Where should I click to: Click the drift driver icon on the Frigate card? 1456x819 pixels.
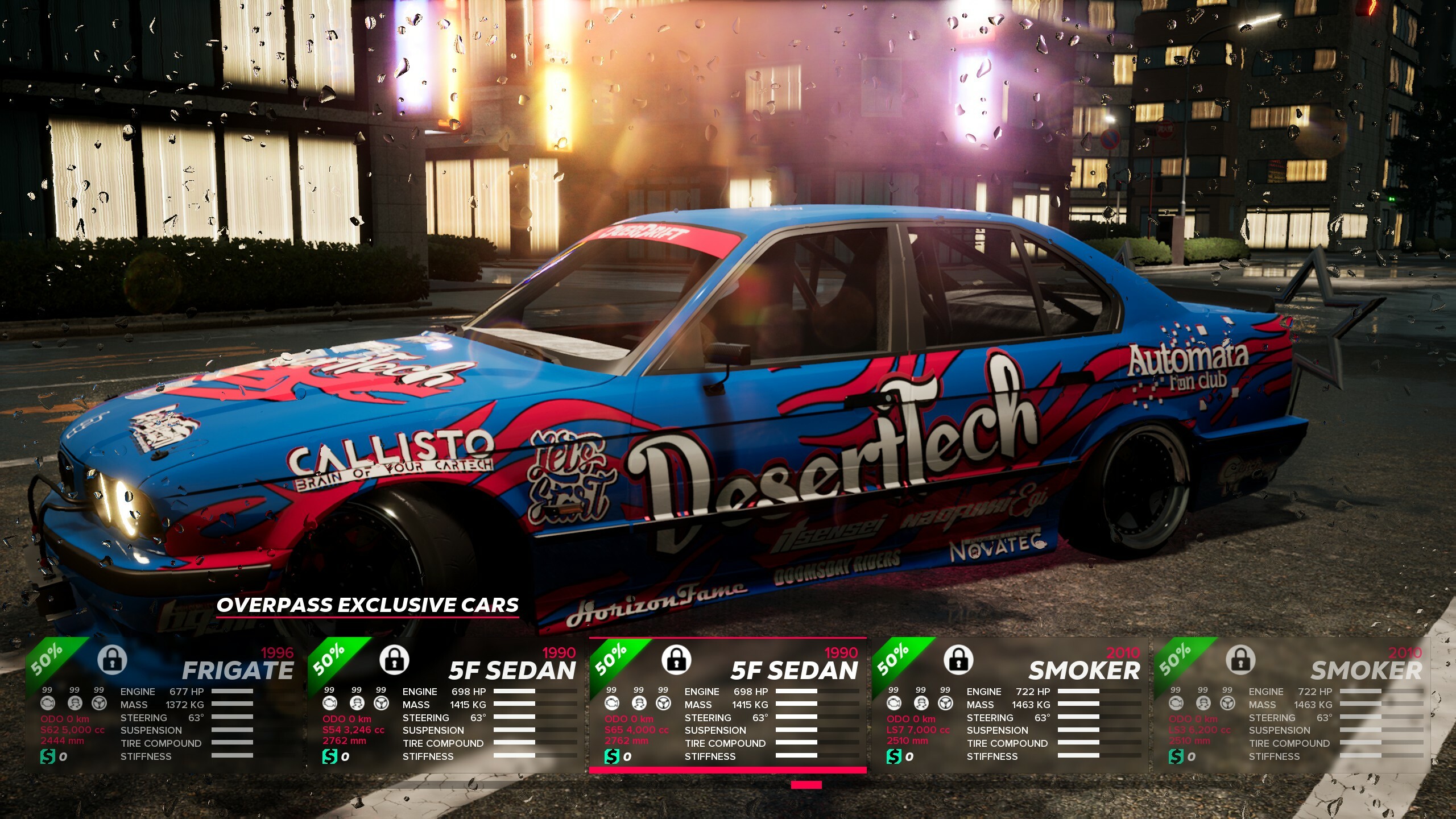[x=75, y=703]
